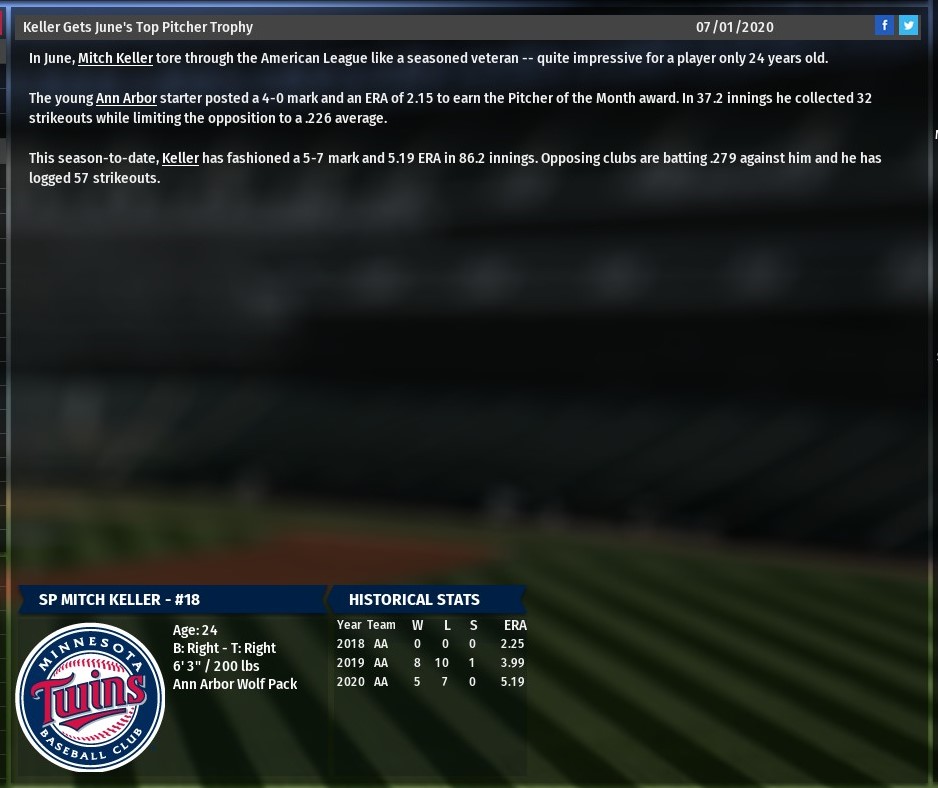The height and width of the screenshot is (788, 938).
Task: Follow the underlined Keller link in season summary
Action: coord(180,158)
